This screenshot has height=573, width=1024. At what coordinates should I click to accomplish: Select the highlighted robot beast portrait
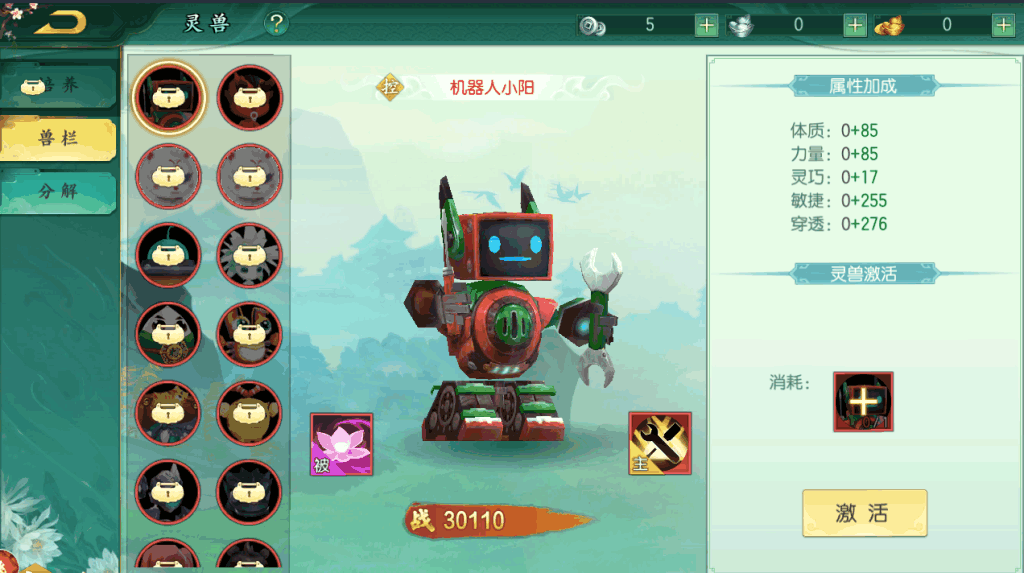click(x=169, y=97)
